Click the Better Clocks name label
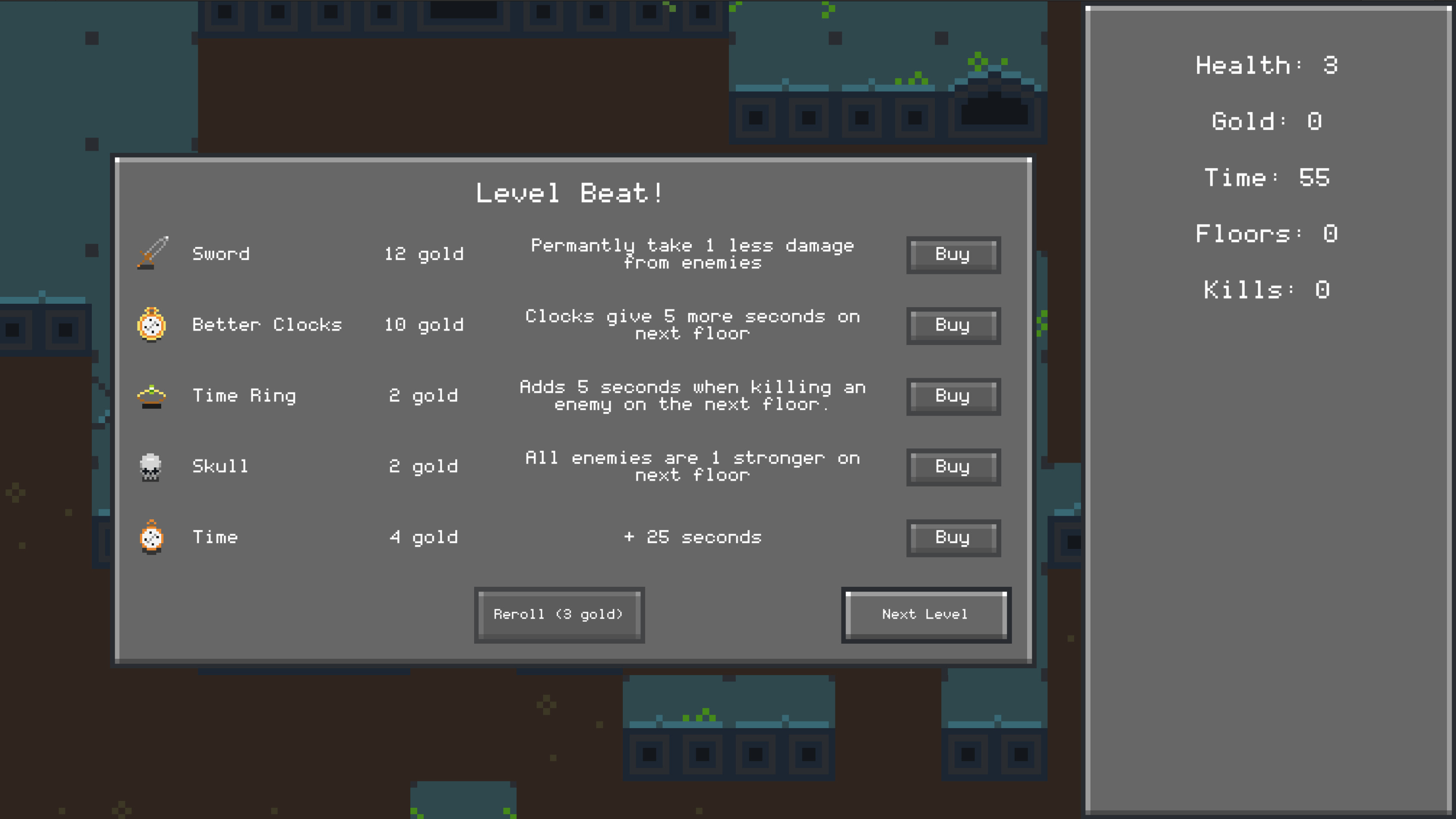 pos(267,324)
